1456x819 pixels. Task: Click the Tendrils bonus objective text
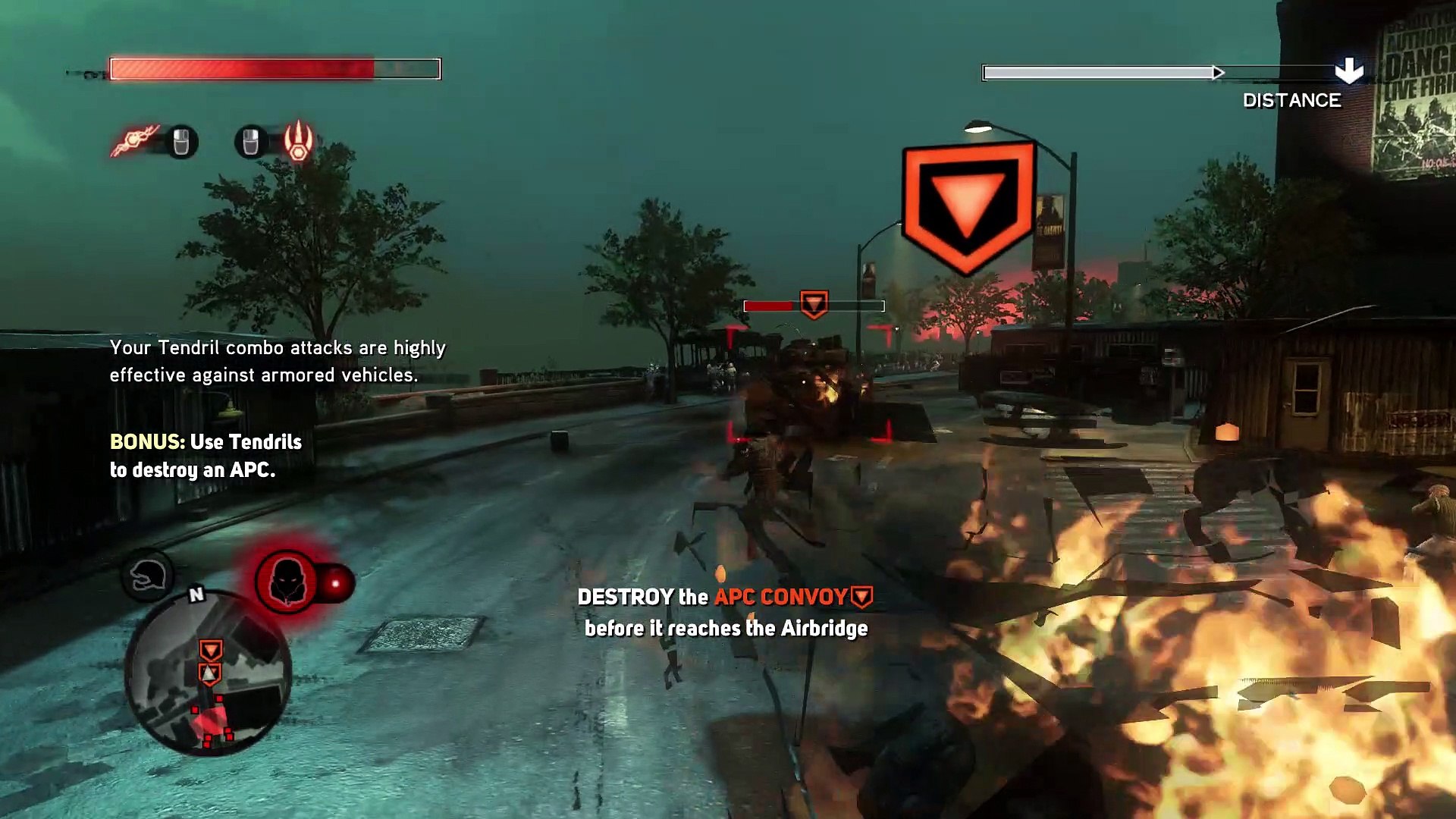tap(206, 456)
